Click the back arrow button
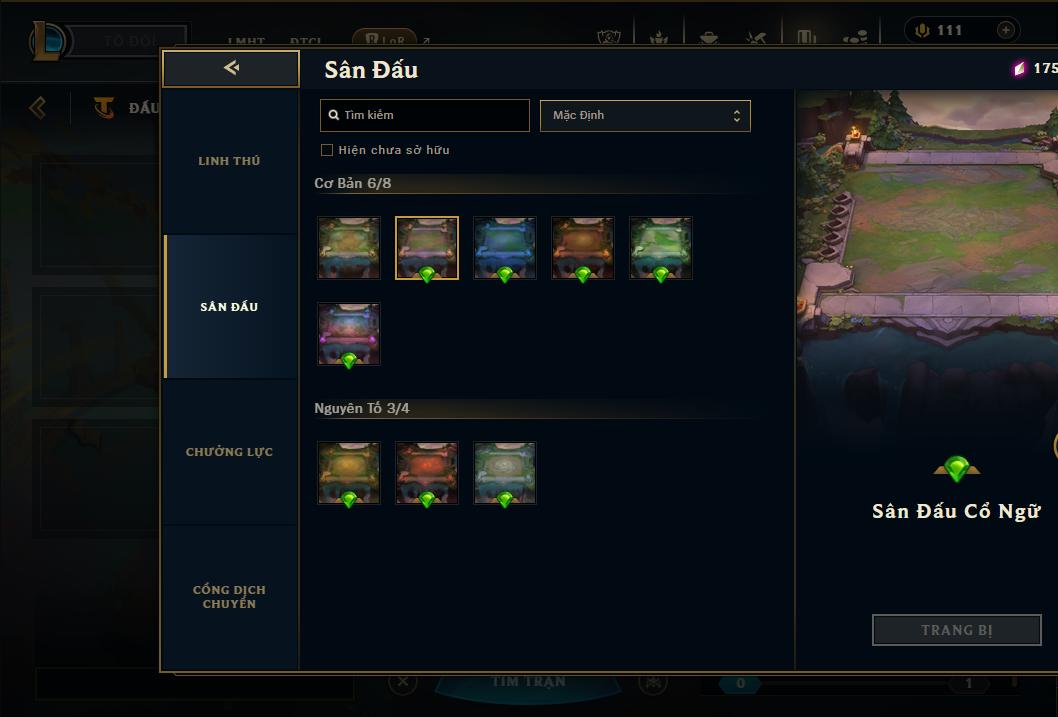 click(x=231, y=68)
